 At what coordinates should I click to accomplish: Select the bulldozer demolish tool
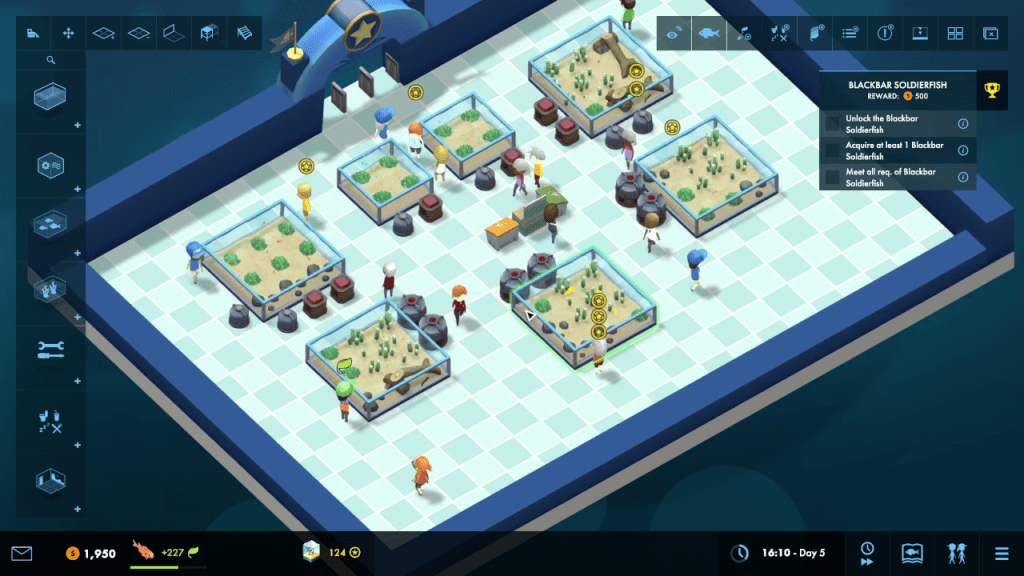33,33
